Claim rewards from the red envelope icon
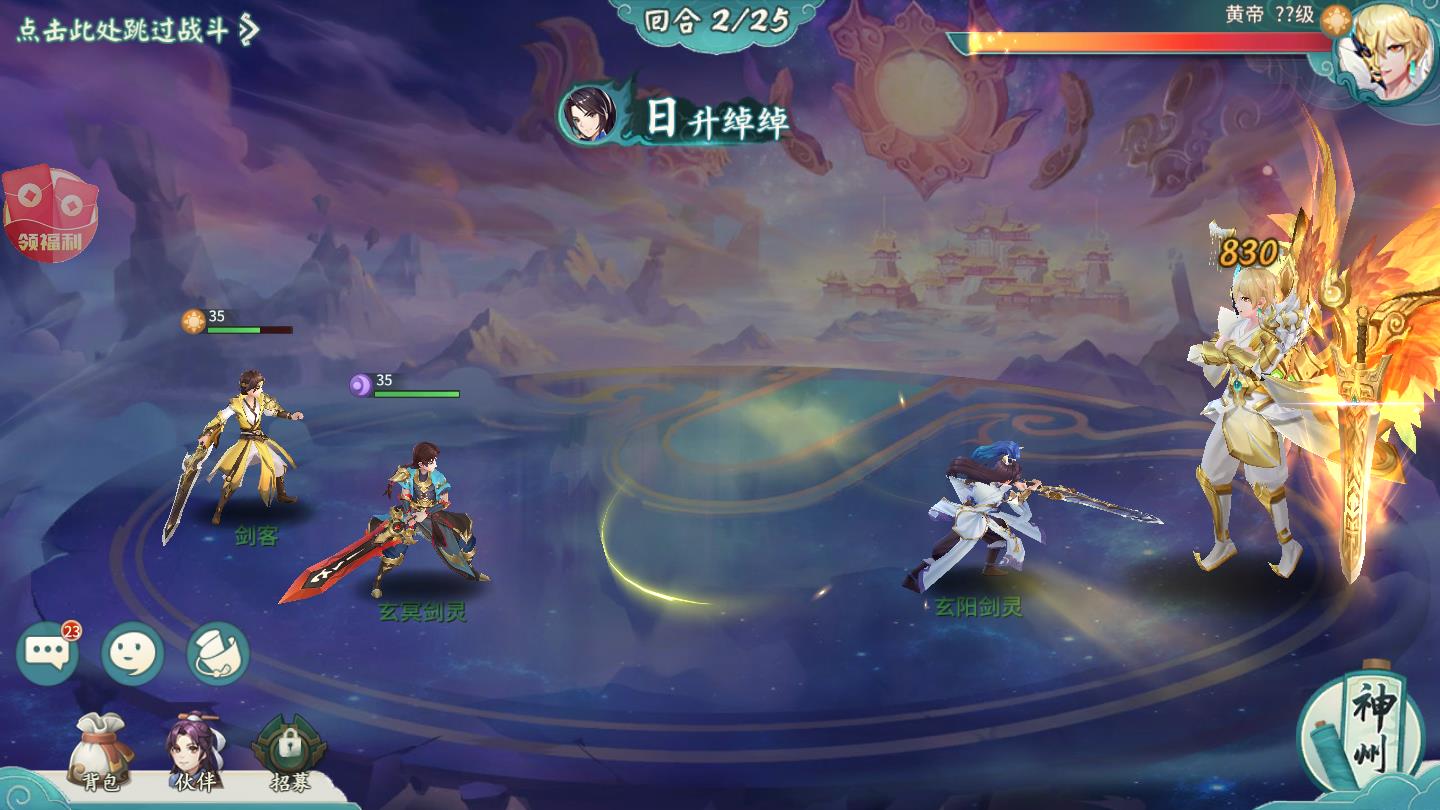 click(x=51, y=213)
